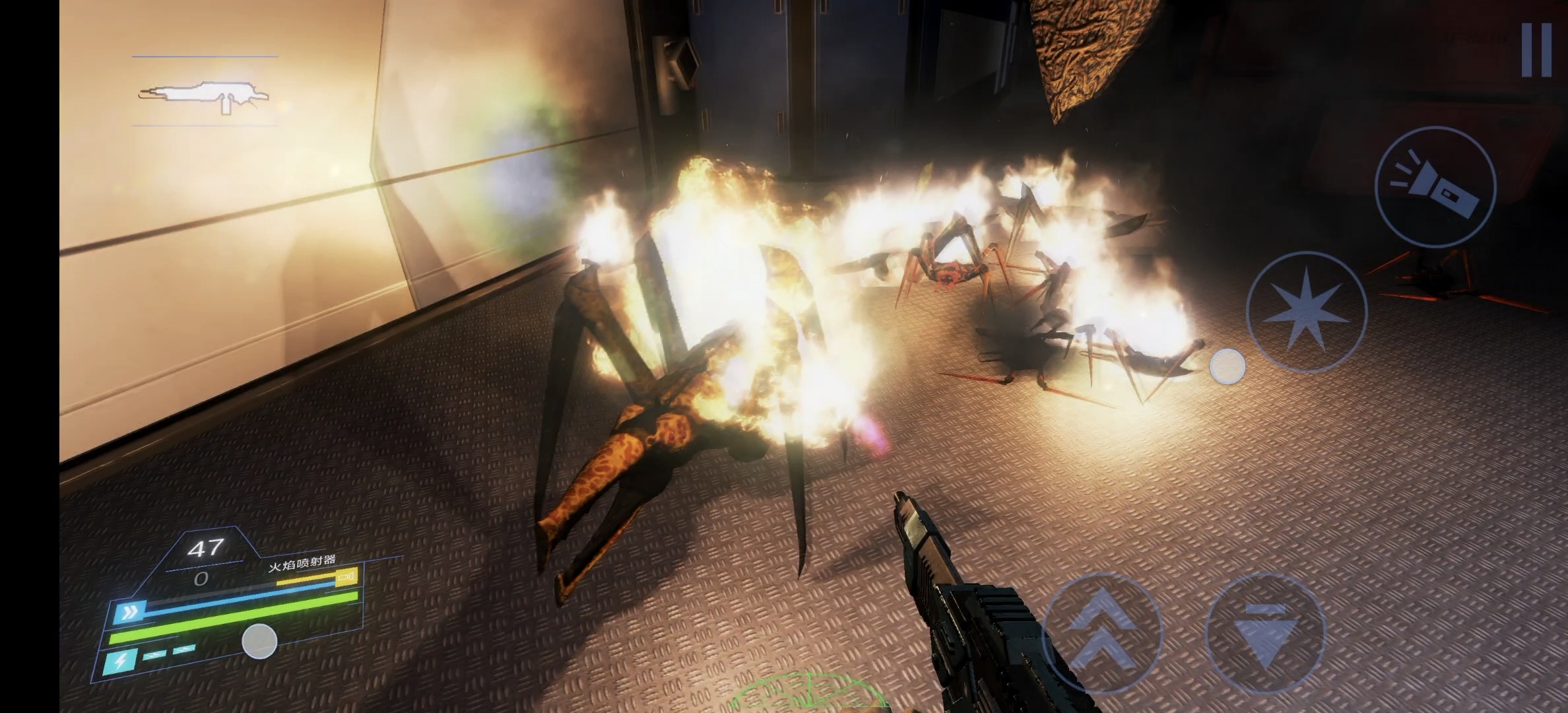Toggle the flashlight button
Viewport: 1568px width, 713px height.
pyautogui.click(x=1435, y=187)
